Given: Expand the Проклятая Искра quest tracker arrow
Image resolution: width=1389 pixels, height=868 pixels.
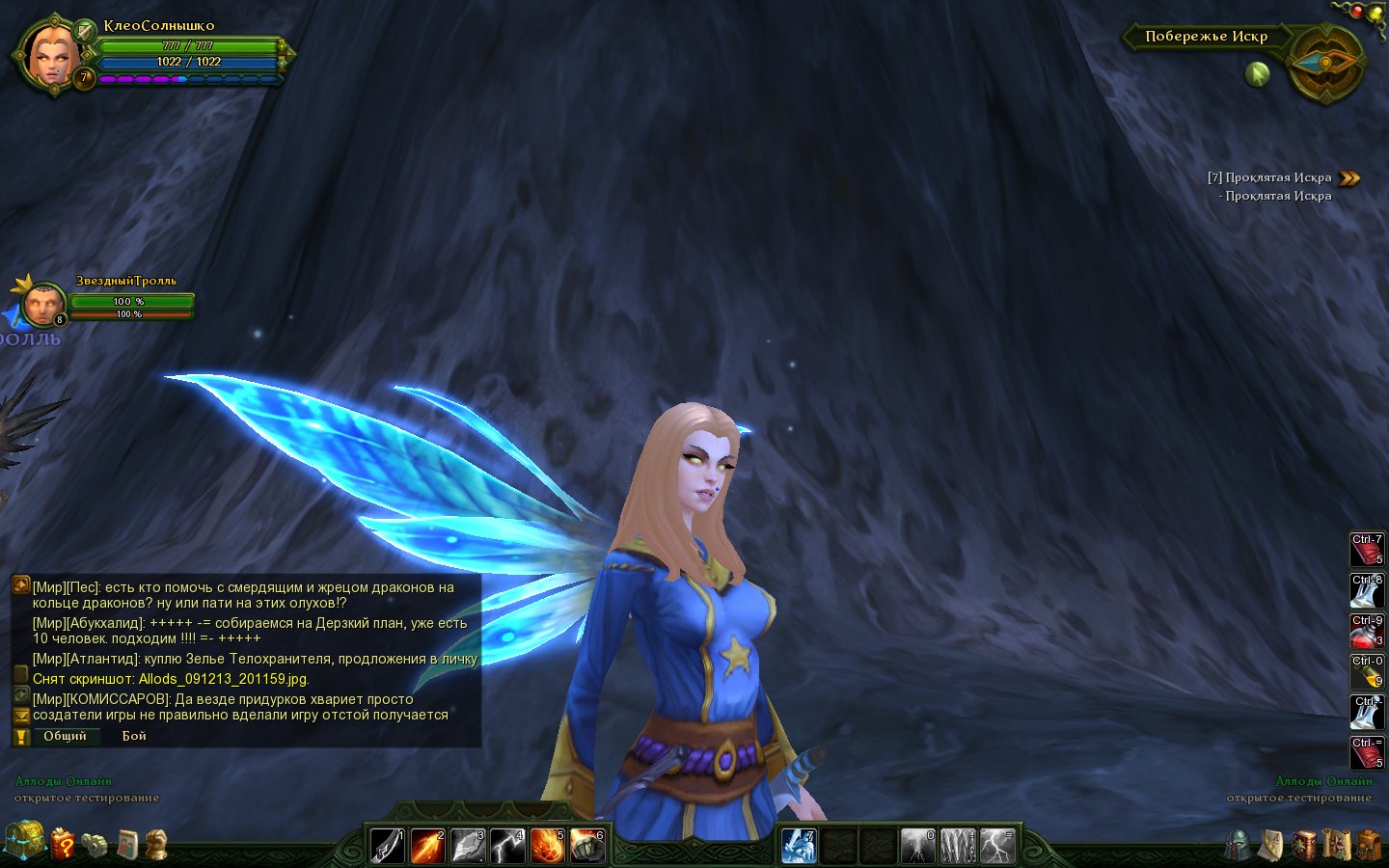Looking at the screenshot, I should [x=1349, y=177].
